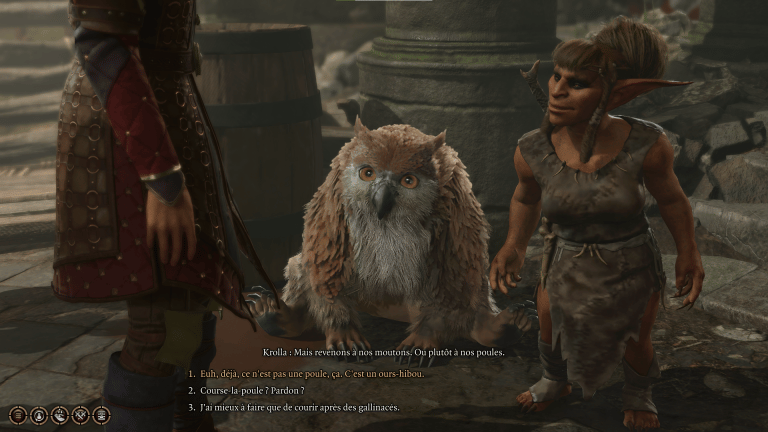The height and width of the screenshot is (432, 768).
Task: Pick the reply about chasing gallinaceans
Action: (299, 407)
